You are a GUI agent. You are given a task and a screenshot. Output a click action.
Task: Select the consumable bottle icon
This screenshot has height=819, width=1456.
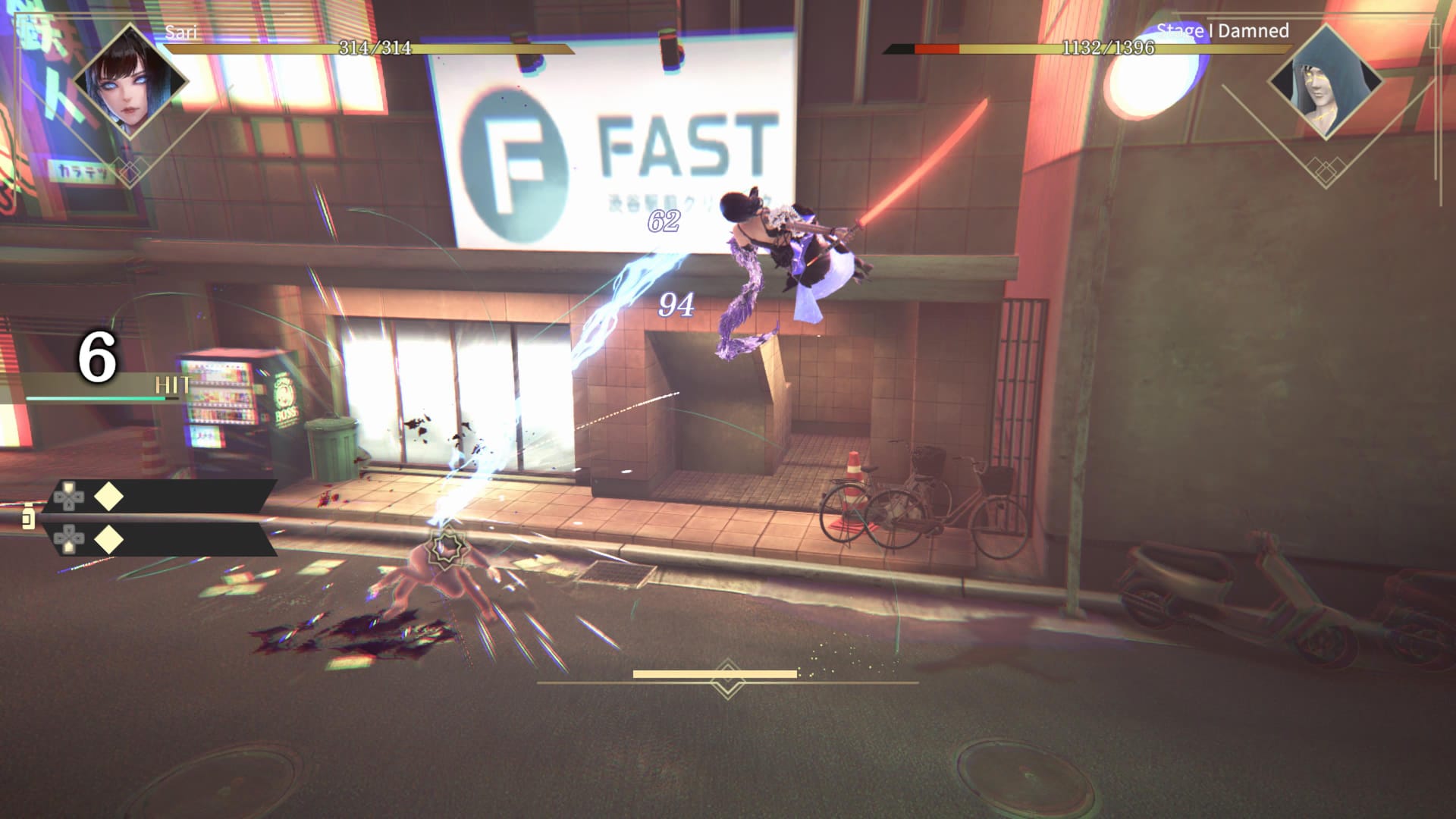28,516
